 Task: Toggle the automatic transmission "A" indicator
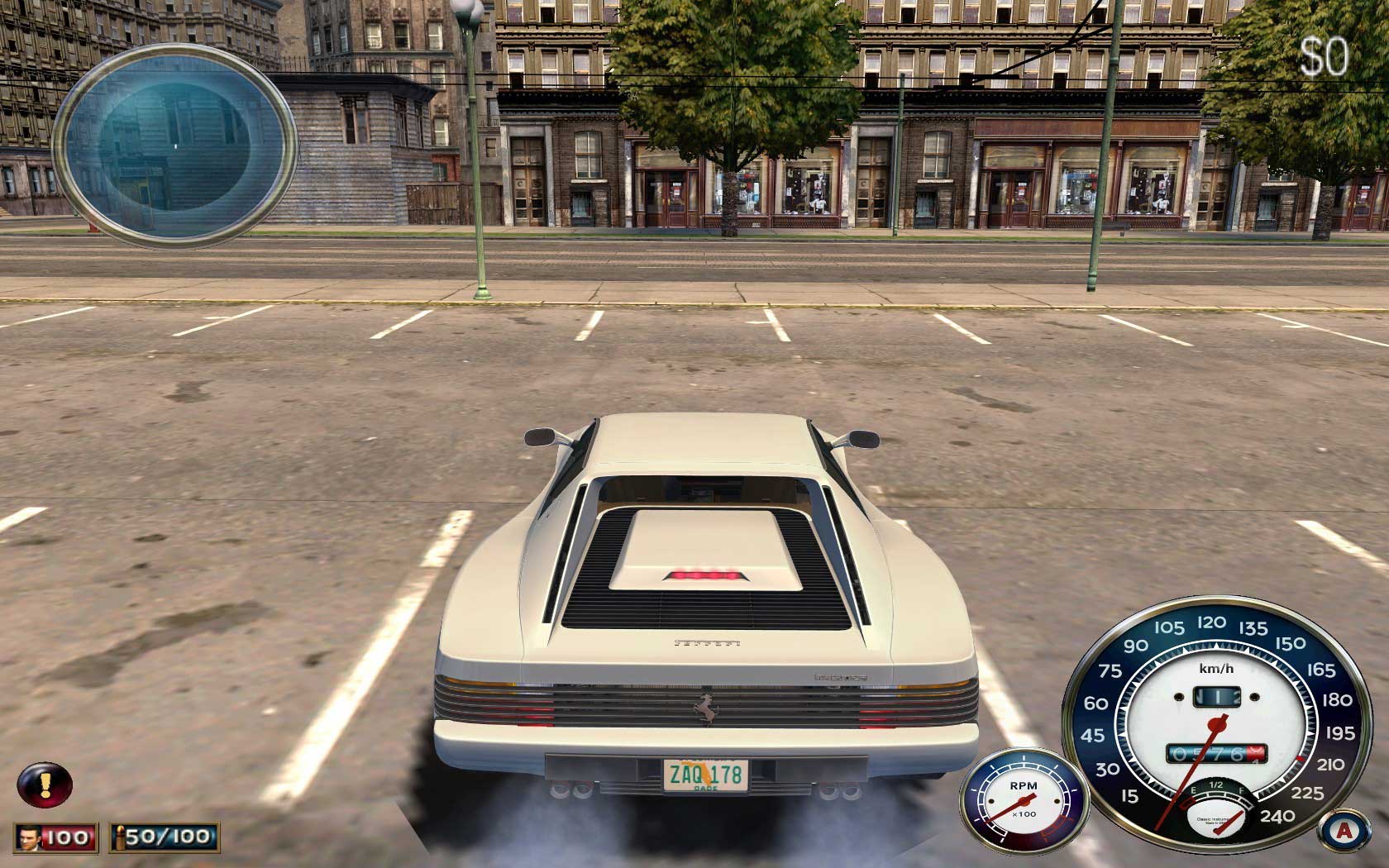(1344, 830)
